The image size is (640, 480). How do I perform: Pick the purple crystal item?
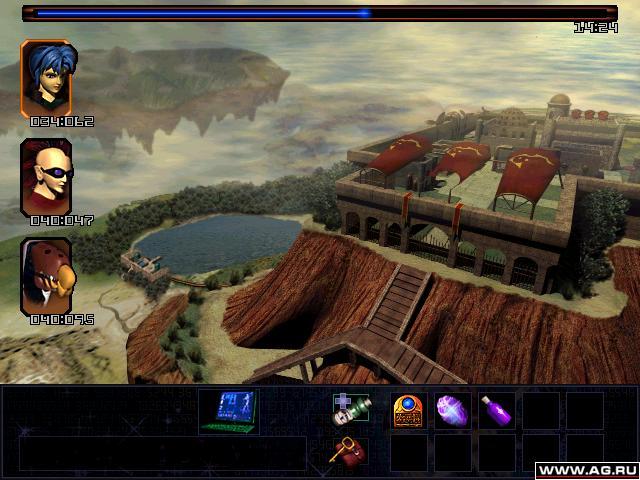tap(452, 410)
